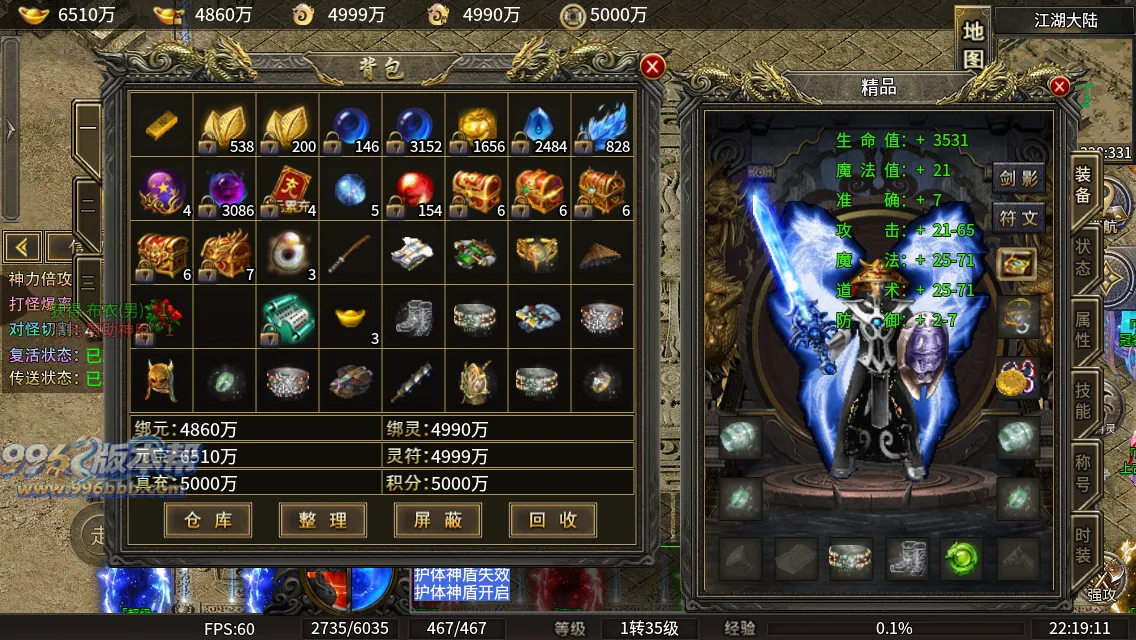Open the 仓库 warehouse
Viewport: 1136px width, 640px height.
(x=208, y=520)
